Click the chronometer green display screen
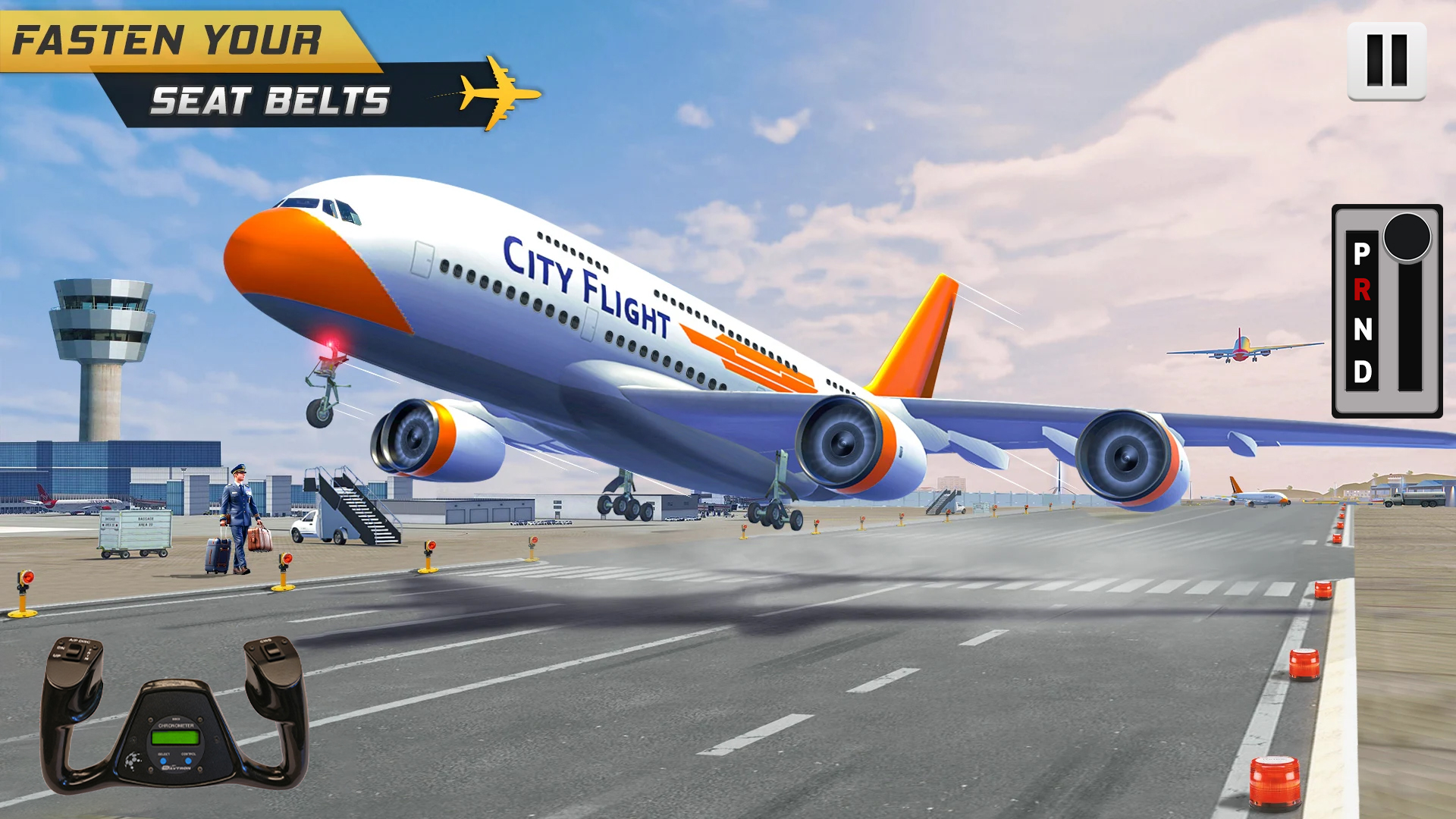Image resolution: width=1456 pixels, height=819 pixels. pos(175,737)
